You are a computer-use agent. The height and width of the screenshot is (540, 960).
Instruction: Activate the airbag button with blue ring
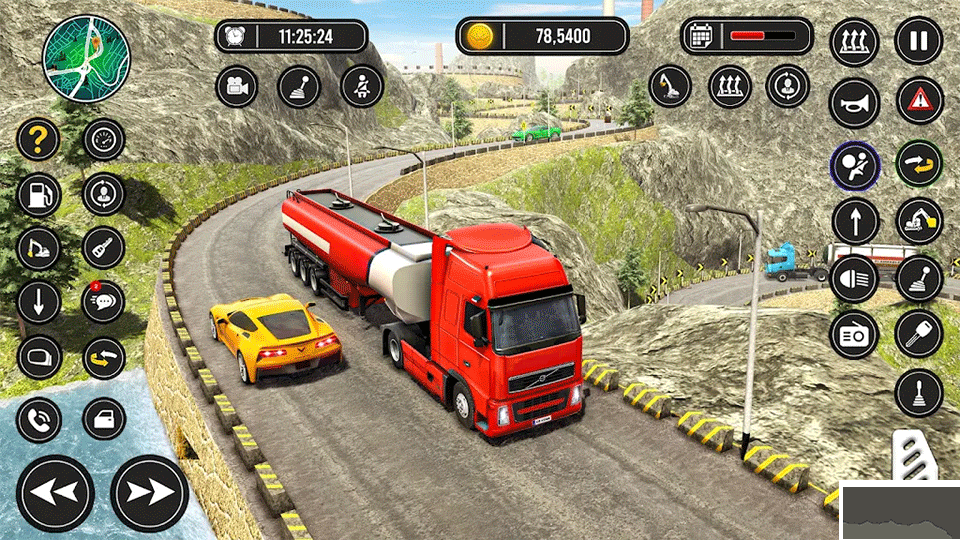pos(854,166)
